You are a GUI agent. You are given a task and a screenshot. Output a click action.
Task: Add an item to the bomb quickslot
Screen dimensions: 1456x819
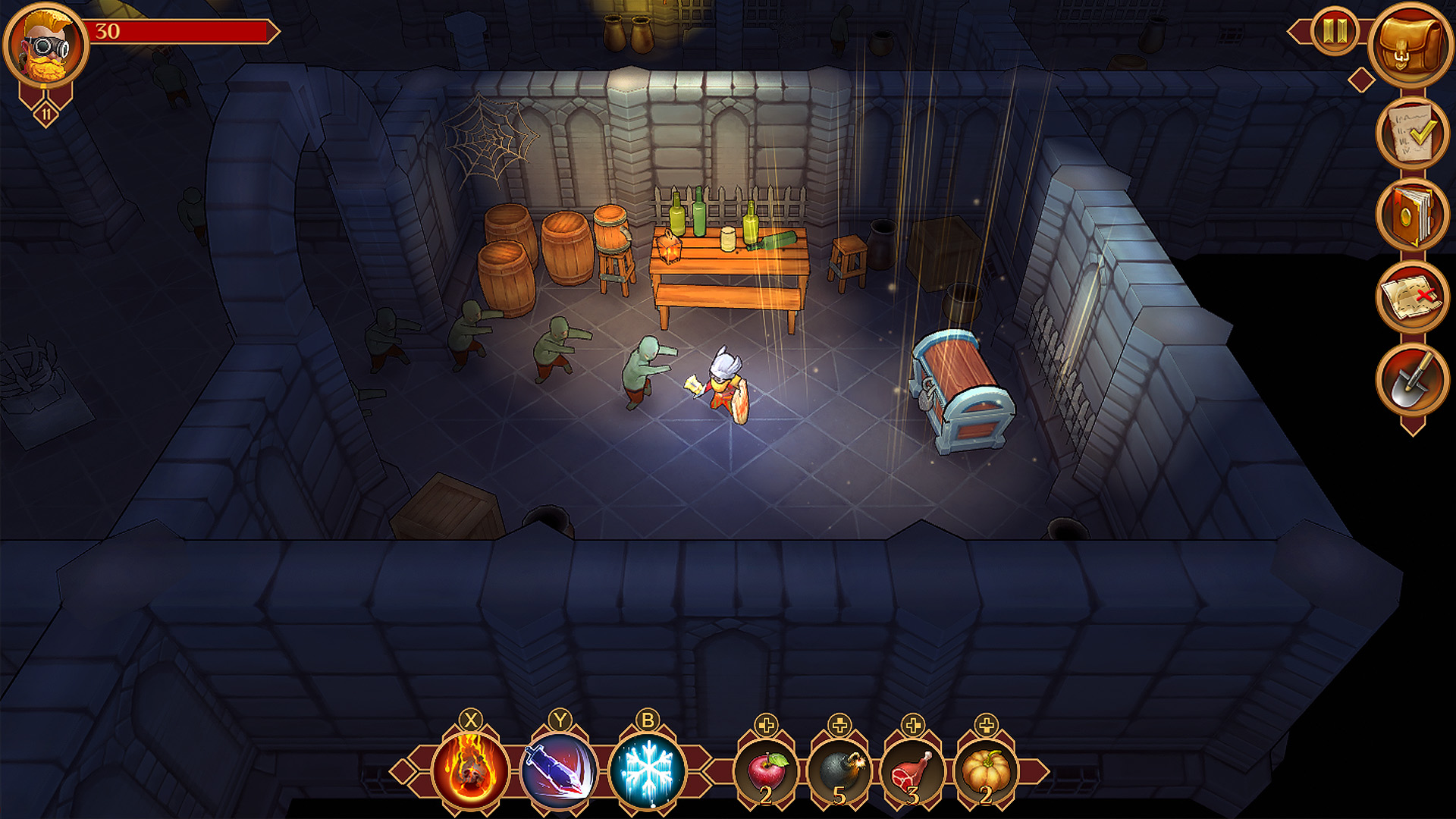point(839,726)
